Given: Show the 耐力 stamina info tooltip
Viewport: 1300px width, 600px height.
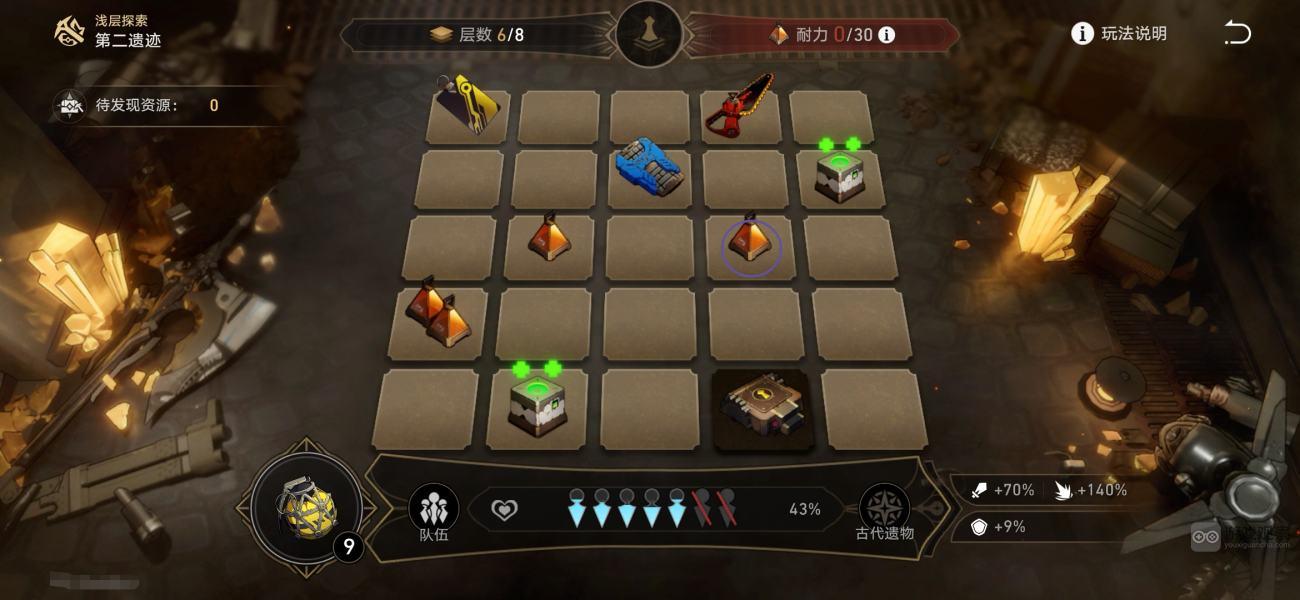Looking at the screenshot, I should pos(886,35).
